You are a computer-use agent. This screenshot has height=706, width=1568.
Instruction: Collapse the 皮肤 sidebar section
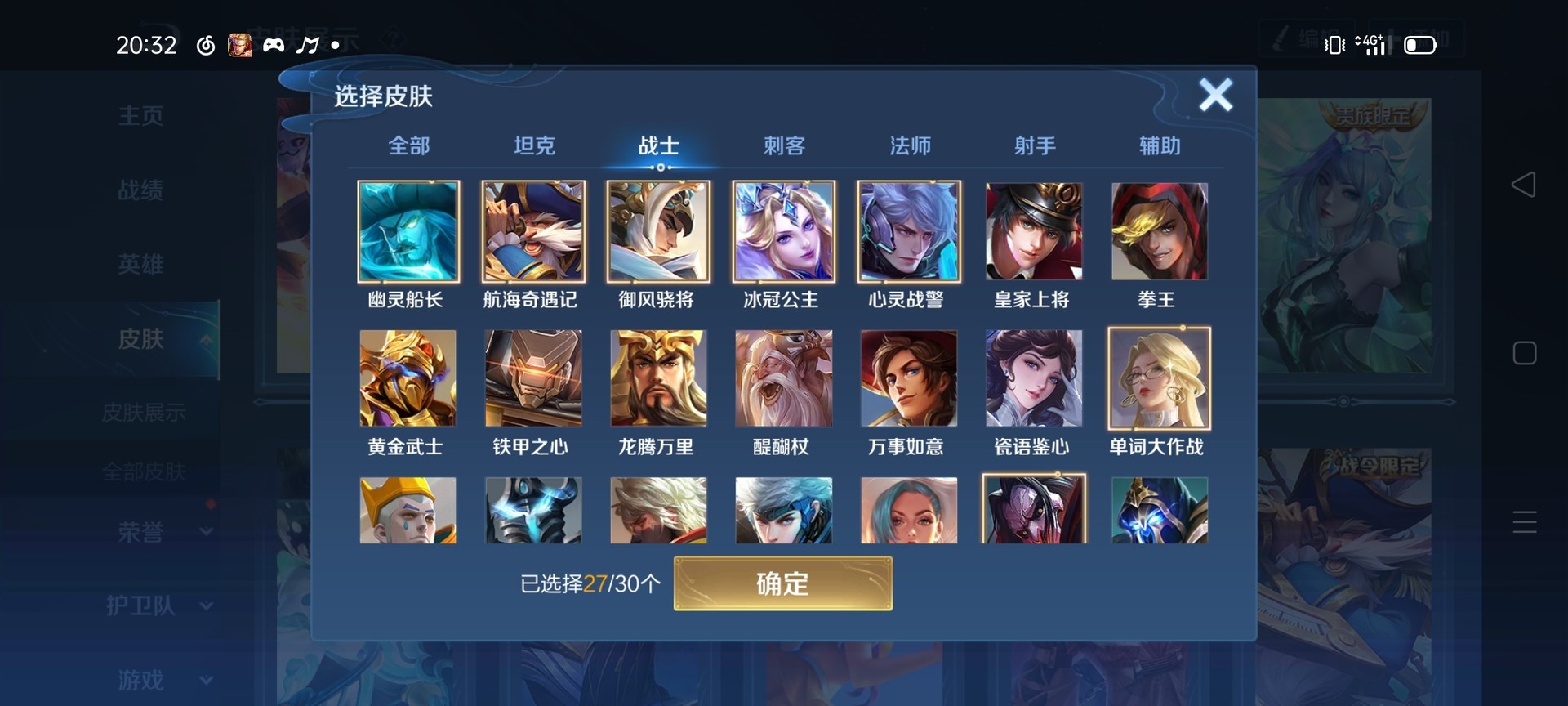coord(163,338)
